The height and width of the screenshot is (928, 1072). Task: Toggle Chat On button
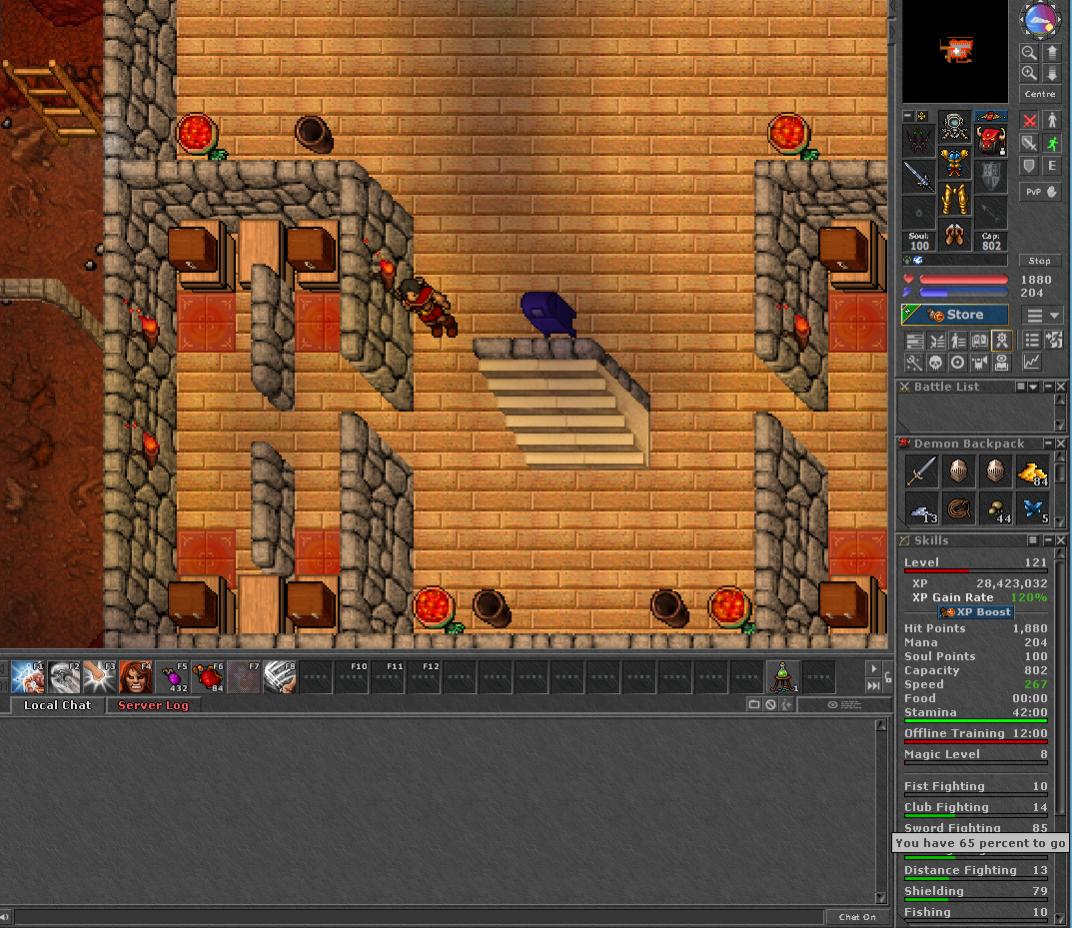857,917
